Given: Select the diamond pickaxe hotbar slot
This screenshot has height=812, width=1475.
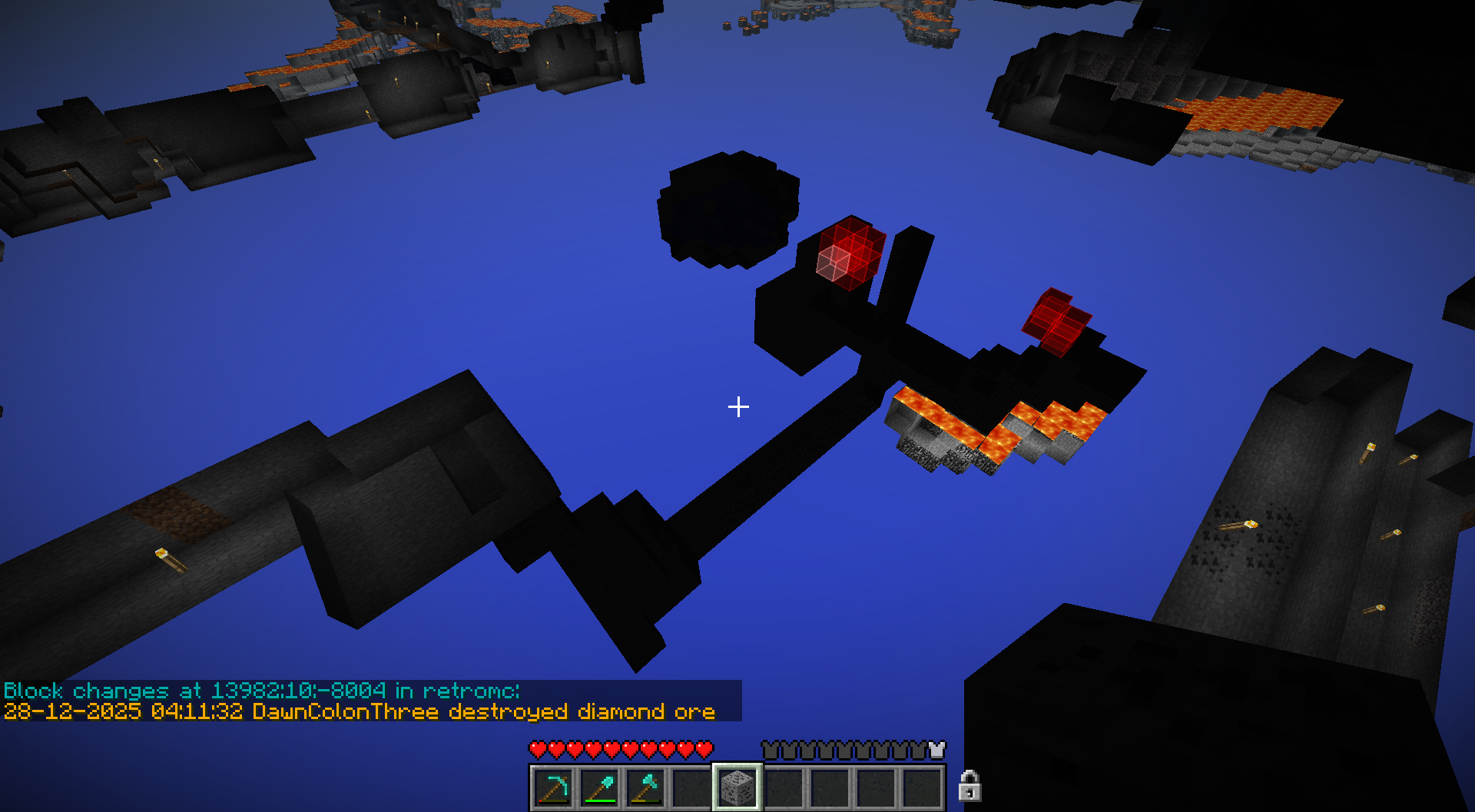Looking at the screenshot, I should [x=553, y=787].
